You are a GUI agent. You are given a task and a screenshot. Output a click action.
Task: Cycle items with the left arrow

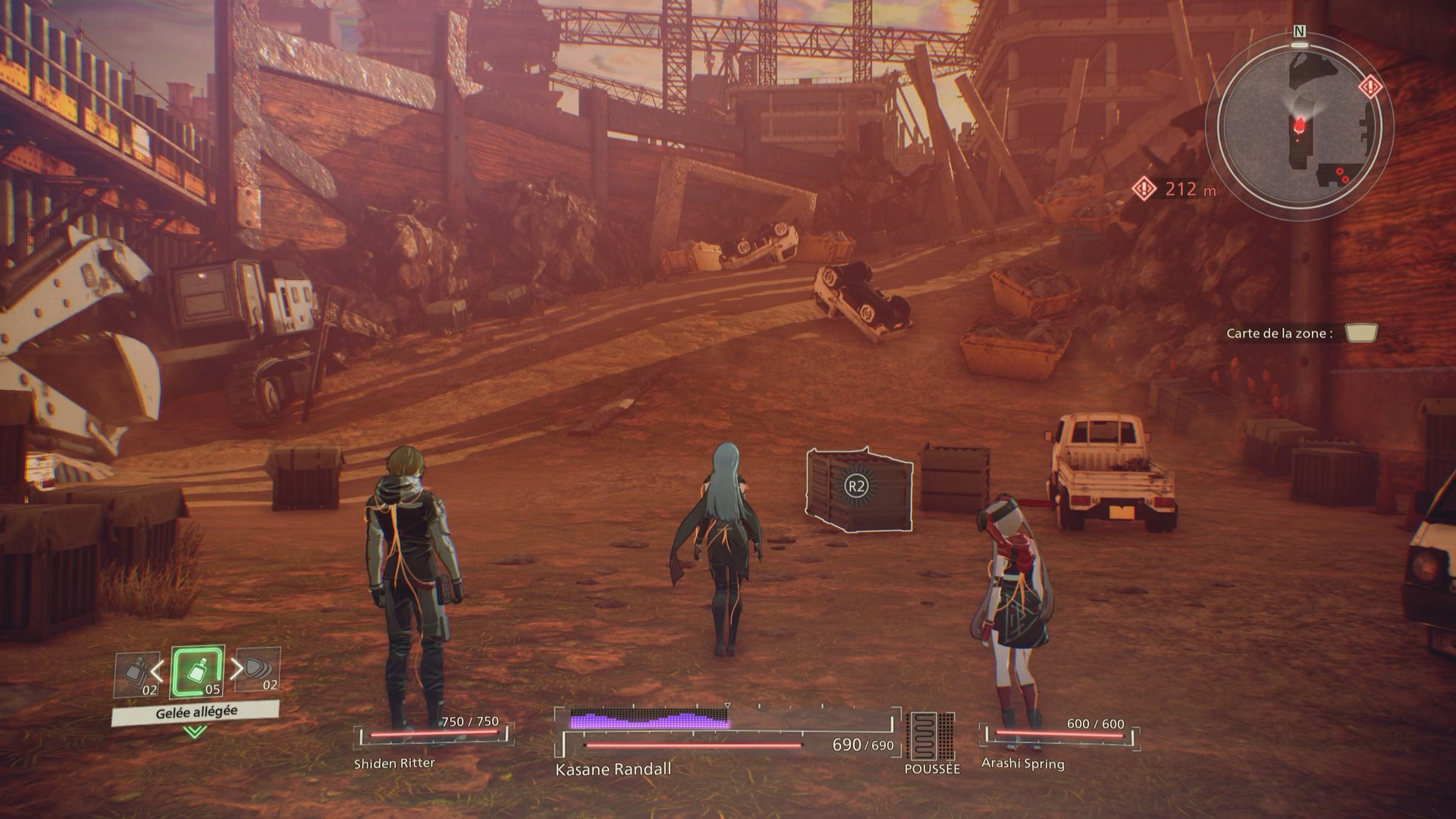pyautogui.click(x=157, y=670)
